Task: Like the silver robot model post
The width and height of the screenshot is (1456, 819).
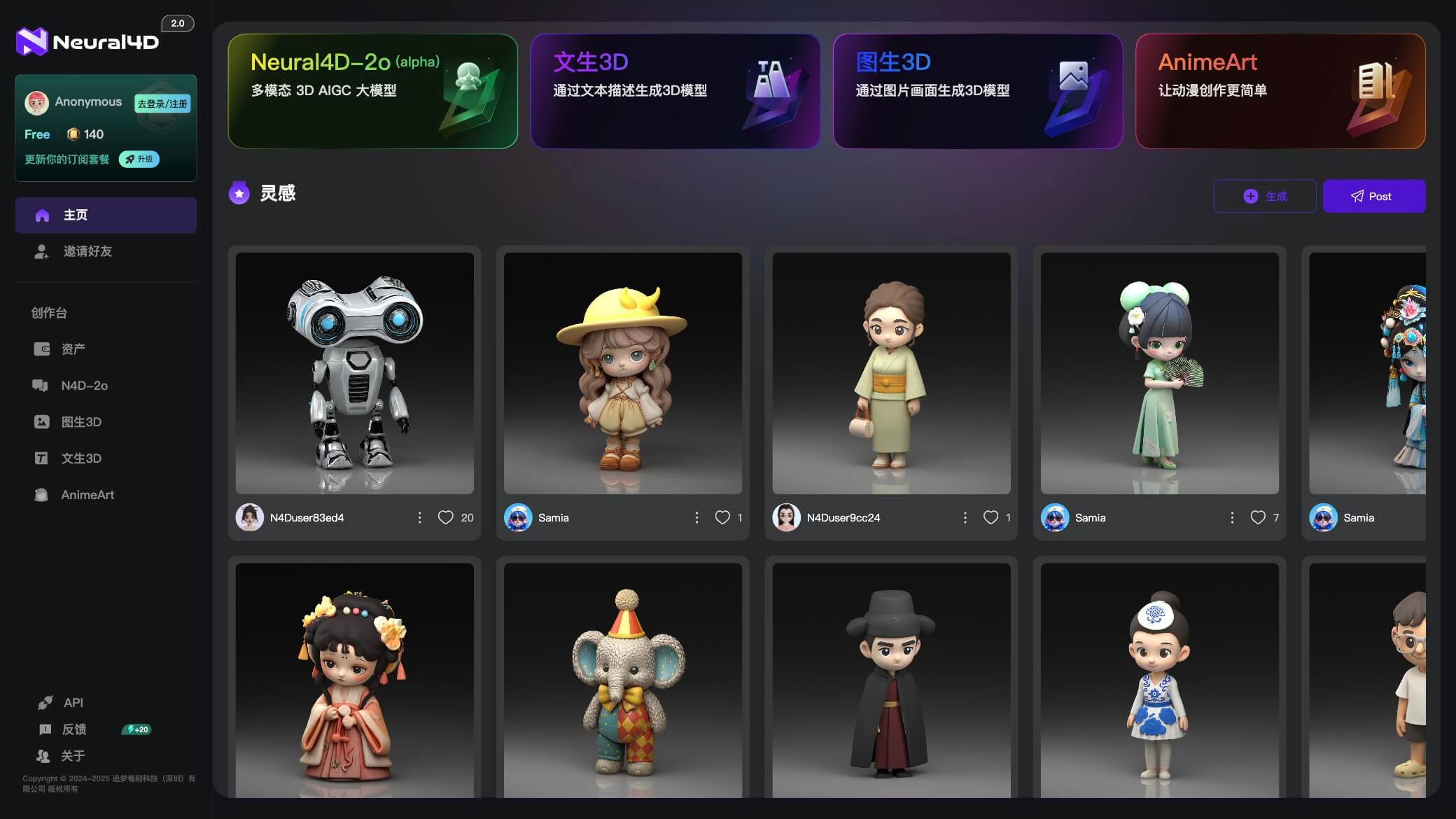Action: (446, 517)
